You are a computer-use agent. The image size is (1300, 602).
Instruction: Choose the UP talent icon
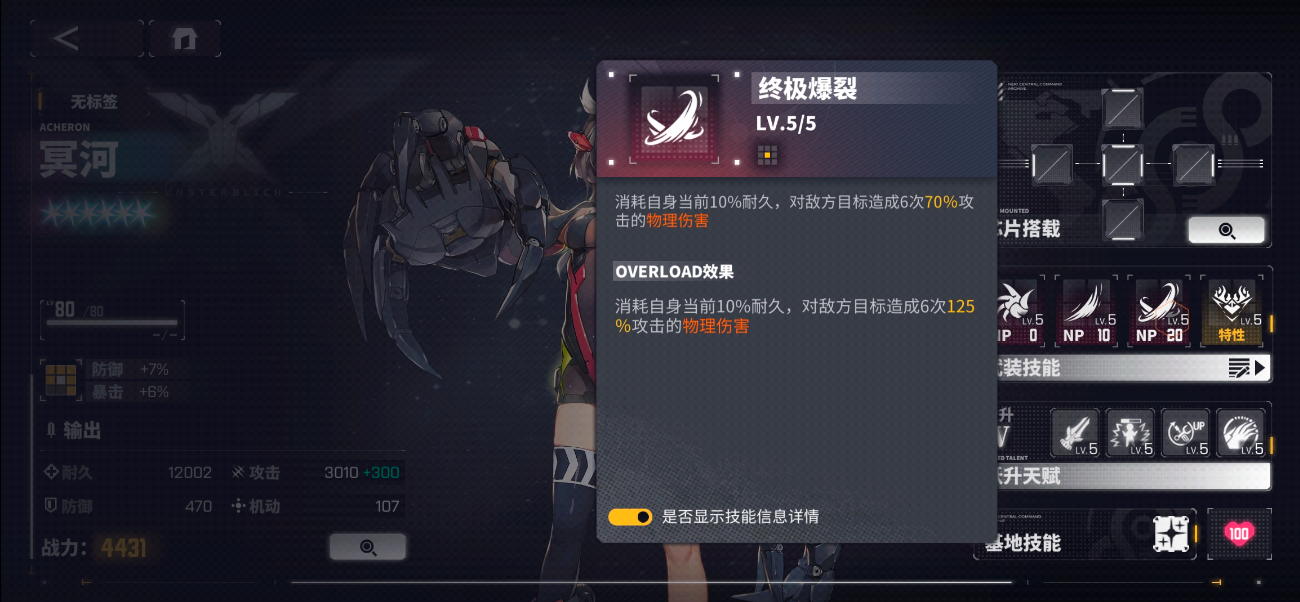[1185, 433]
